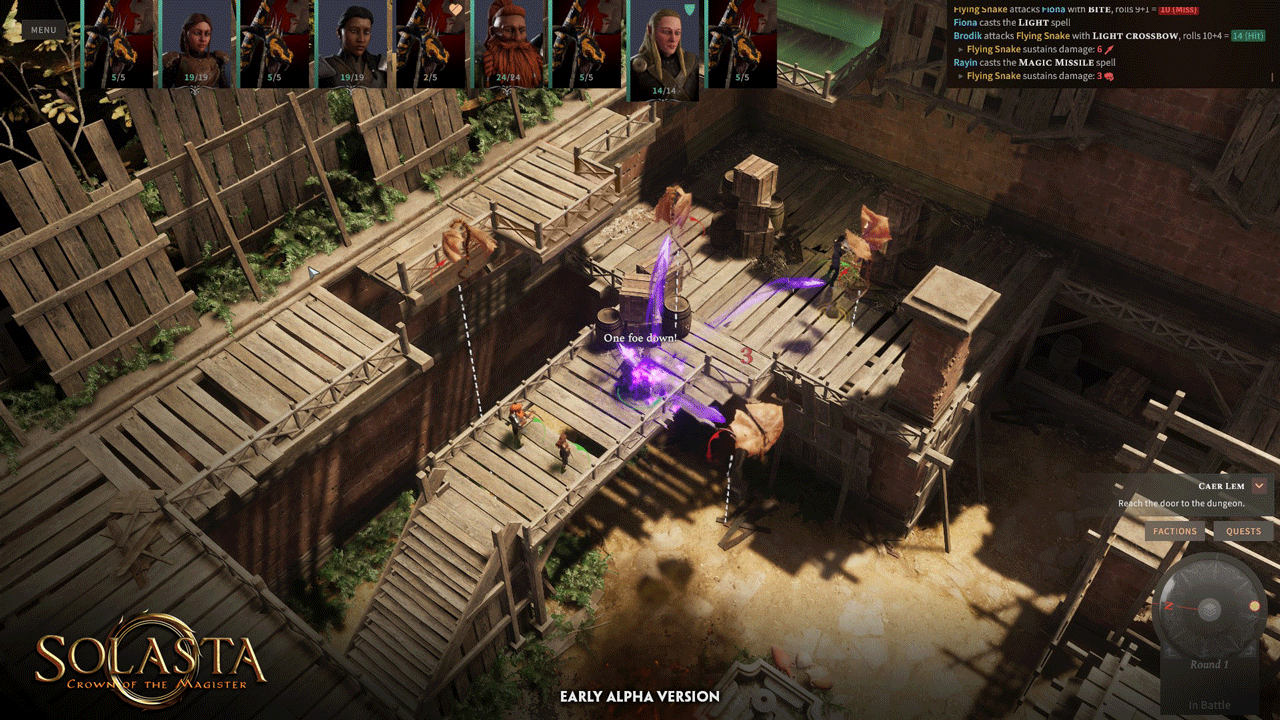The height and width of the screenshot is (720, 1280).
Task: Open the Quests journal
Action: pos(1243,531)
